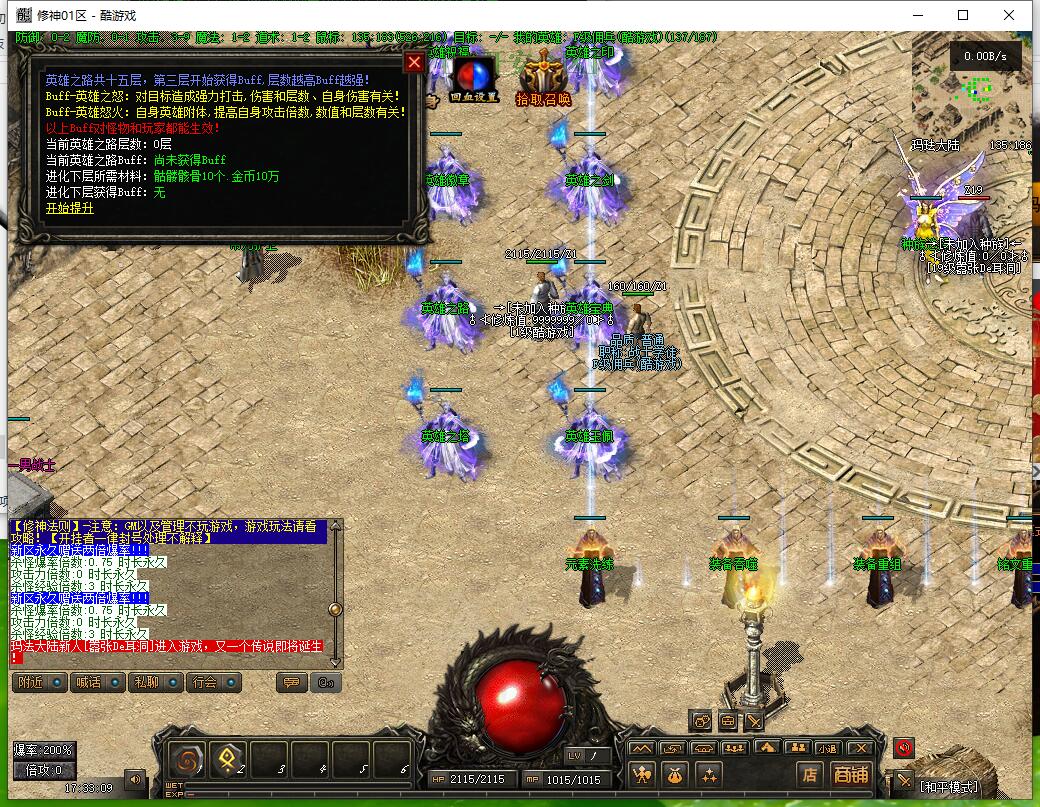Screen dimensions: 1040x807
Task: Open the character warrior icon panel
Action: tap(642, 775)
